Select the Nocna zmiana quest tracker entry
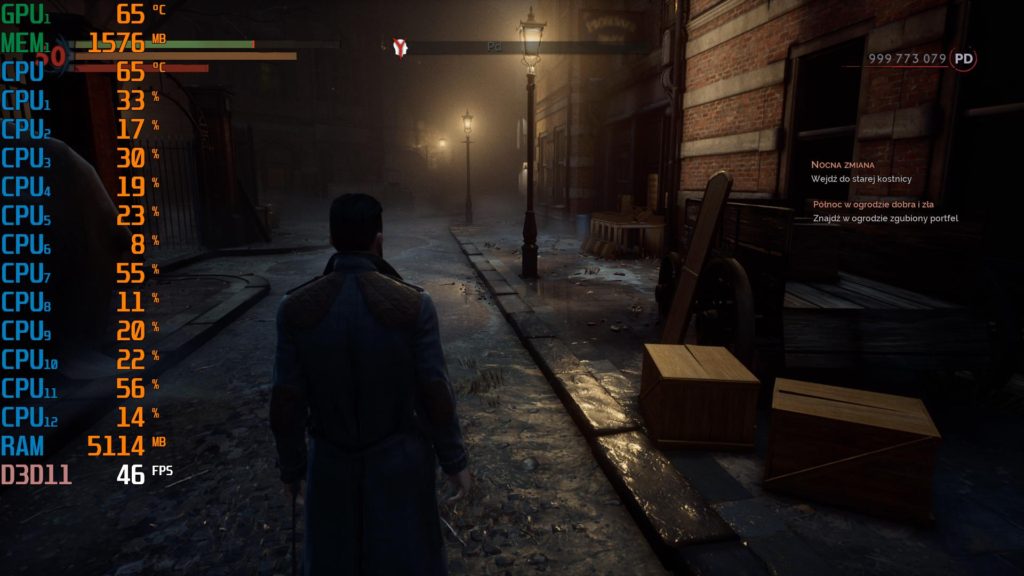 (x=842, y=164)
